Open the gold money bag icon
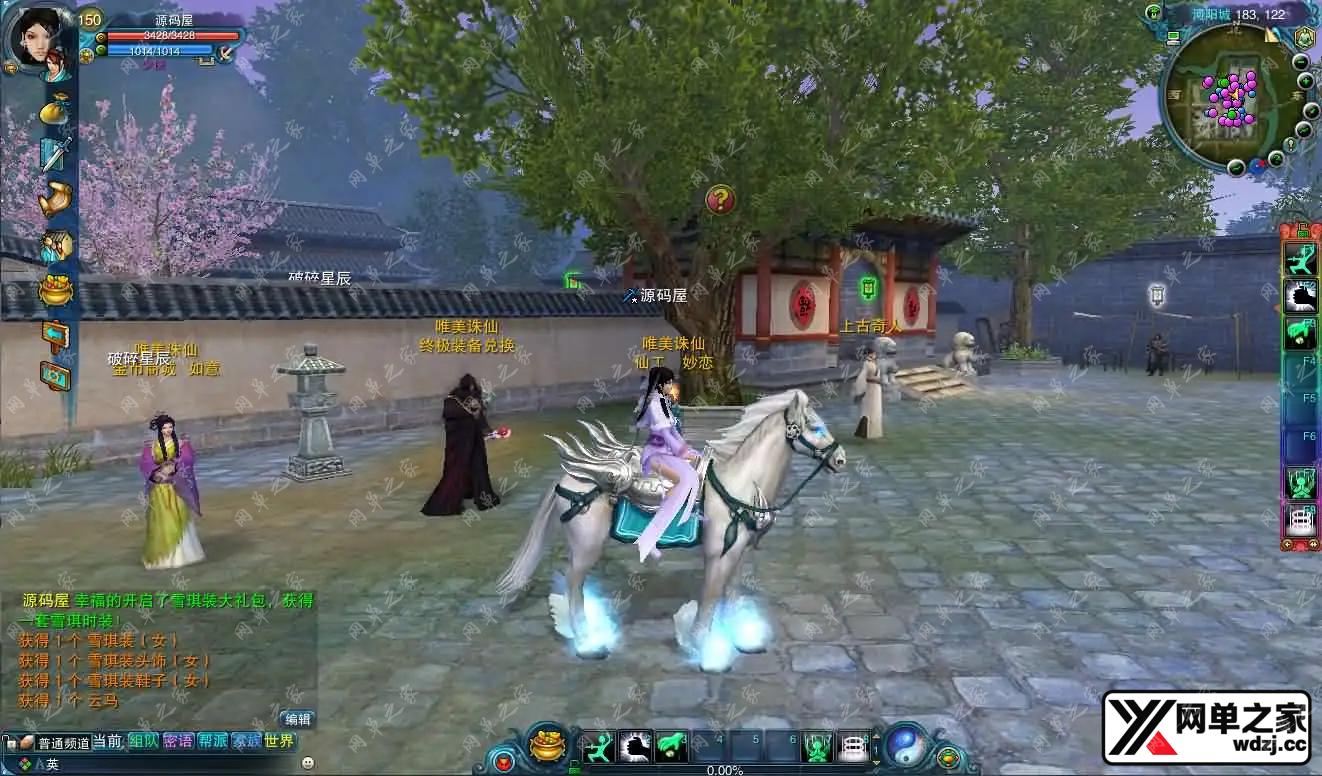Screen dimensions: 1322x776 (x=55, y=111)
